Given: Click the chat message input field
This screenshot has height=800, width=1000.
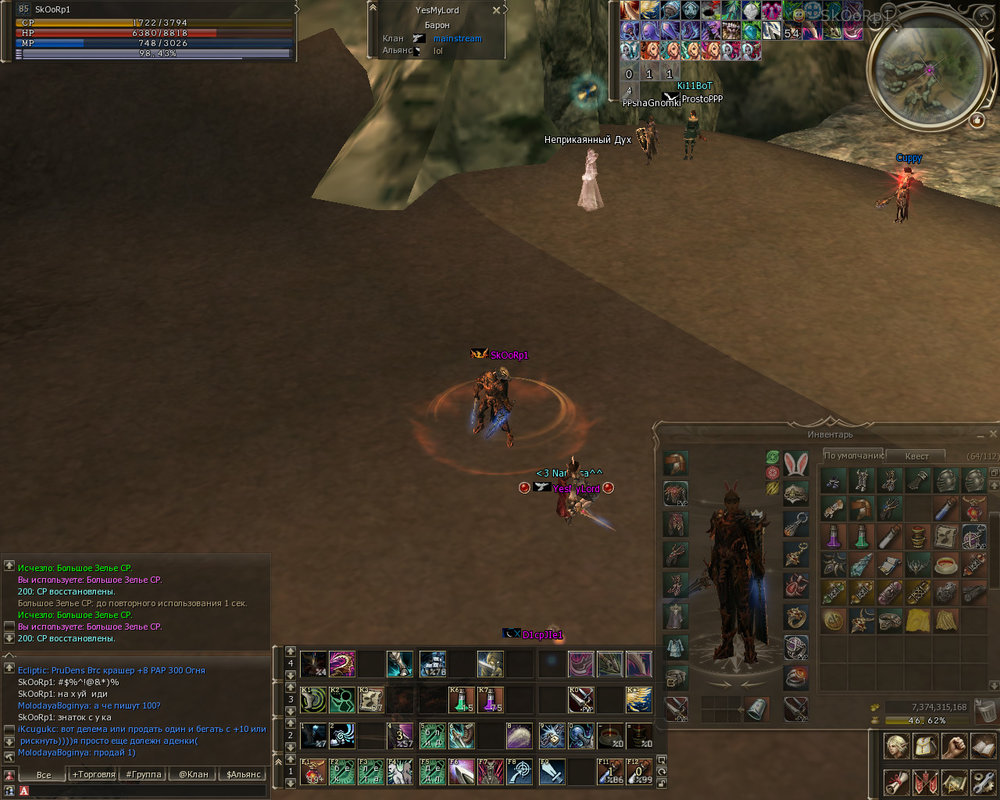Looking at the screenshot, I should coord(140,791).
